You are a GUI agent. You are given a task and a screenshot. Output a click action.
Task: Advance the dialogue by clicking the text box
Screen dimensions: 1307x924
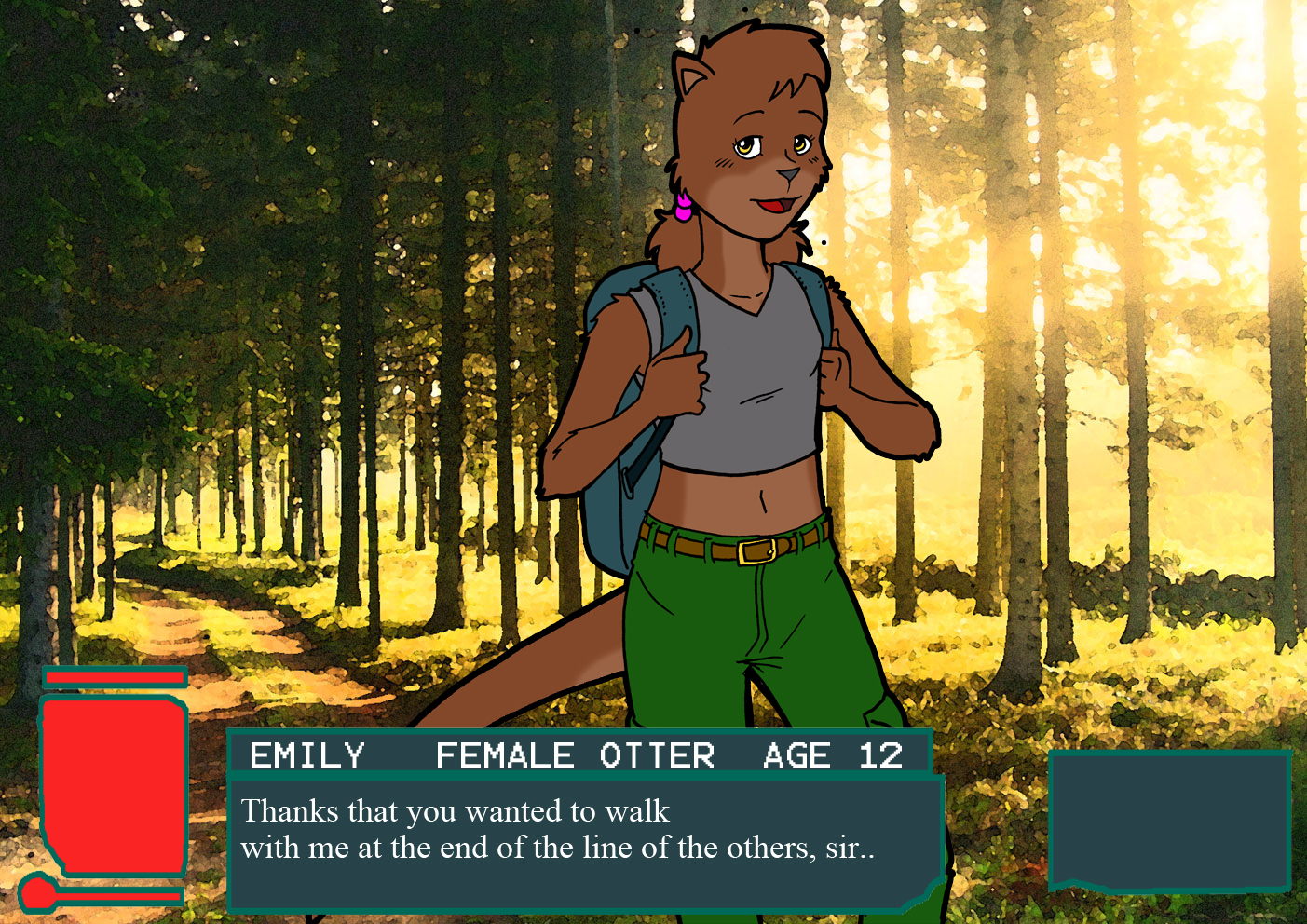pos(585,842)
